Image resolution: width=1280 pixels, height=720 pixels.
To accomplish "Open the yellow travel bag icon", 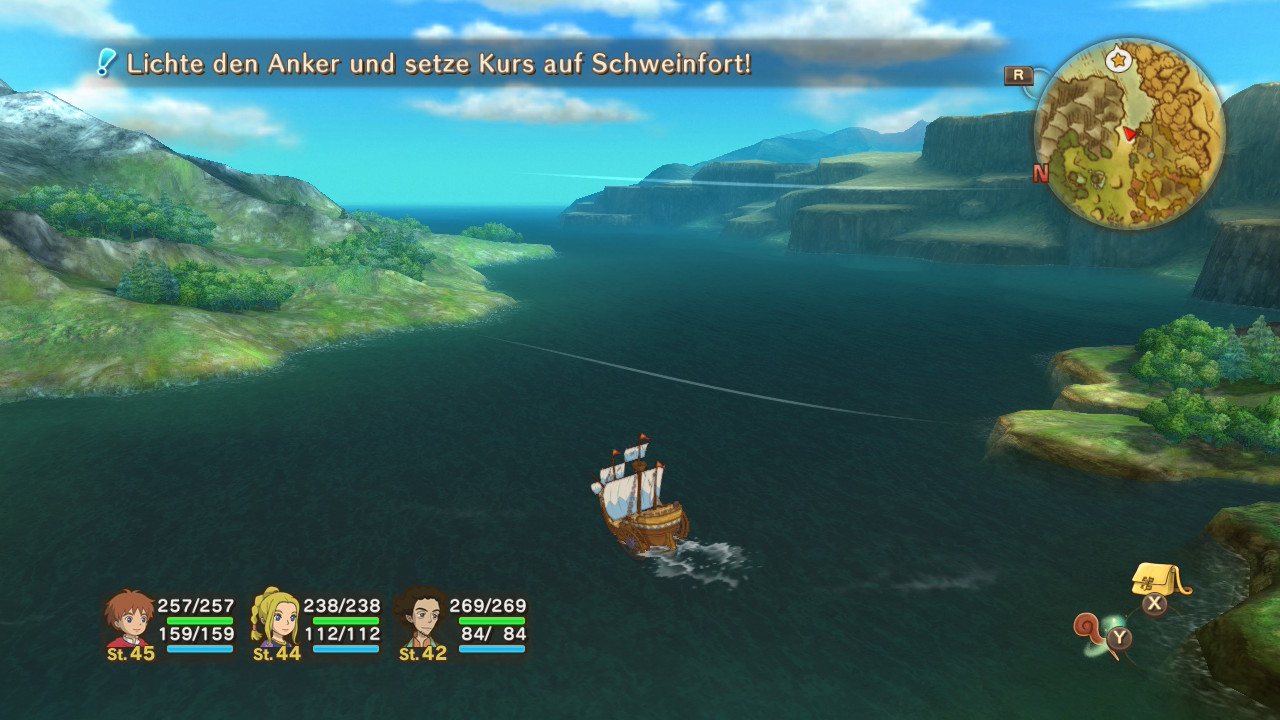I will [x=1158, y=579].
